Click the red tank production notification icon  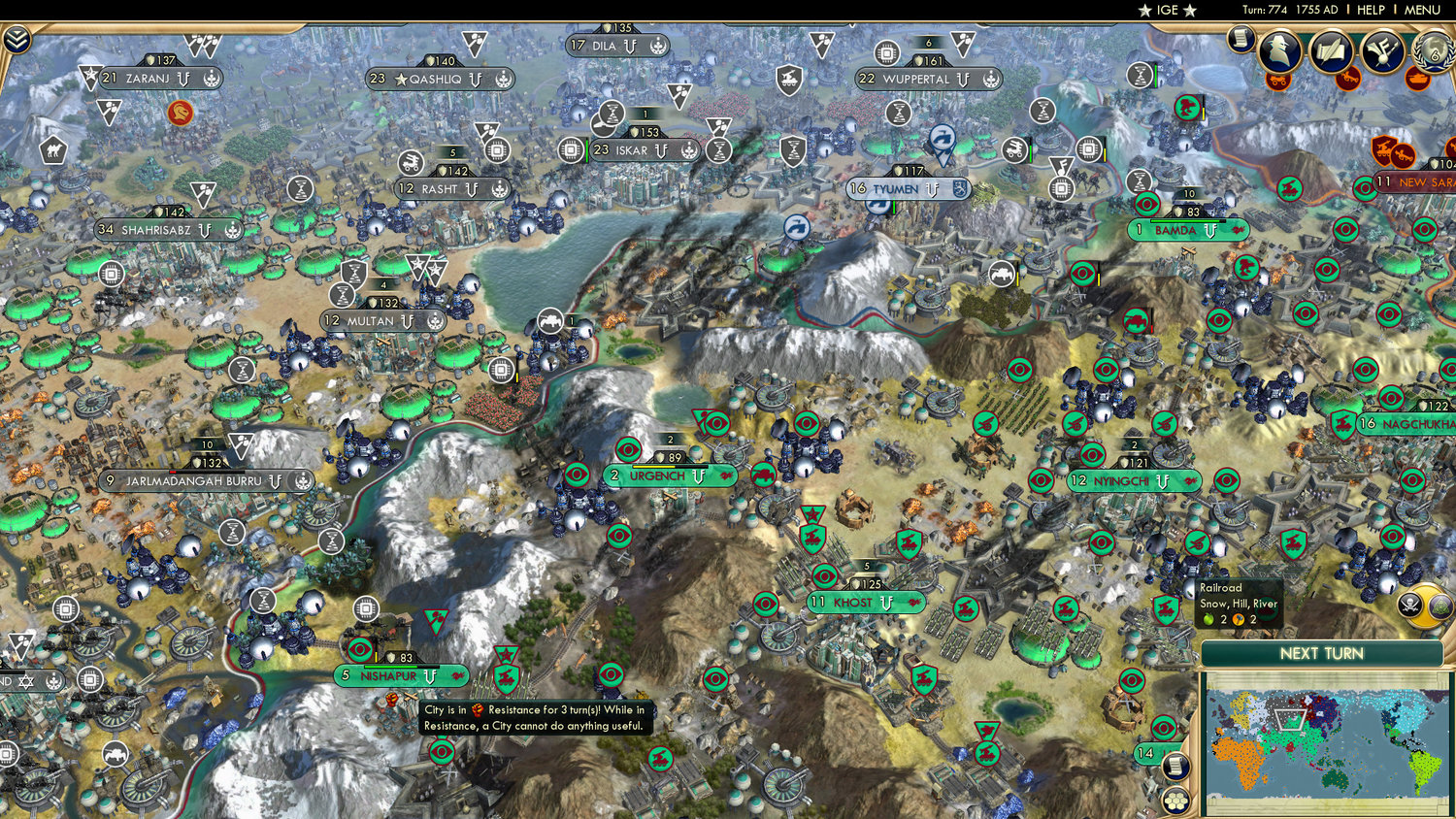1417,80
